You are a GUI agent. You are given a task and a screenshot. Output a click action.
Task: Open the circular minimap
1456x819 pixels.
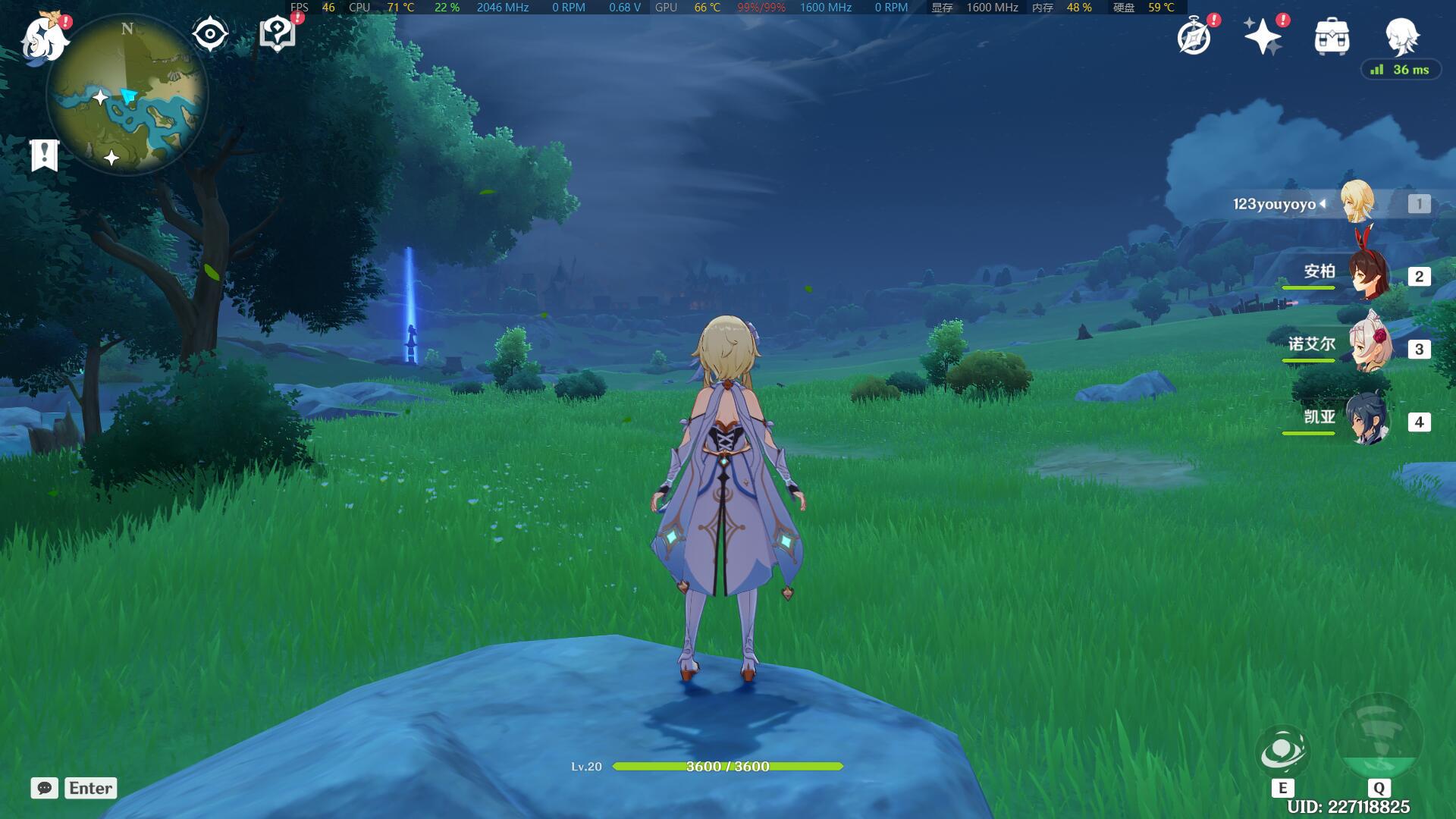(127, 96)
